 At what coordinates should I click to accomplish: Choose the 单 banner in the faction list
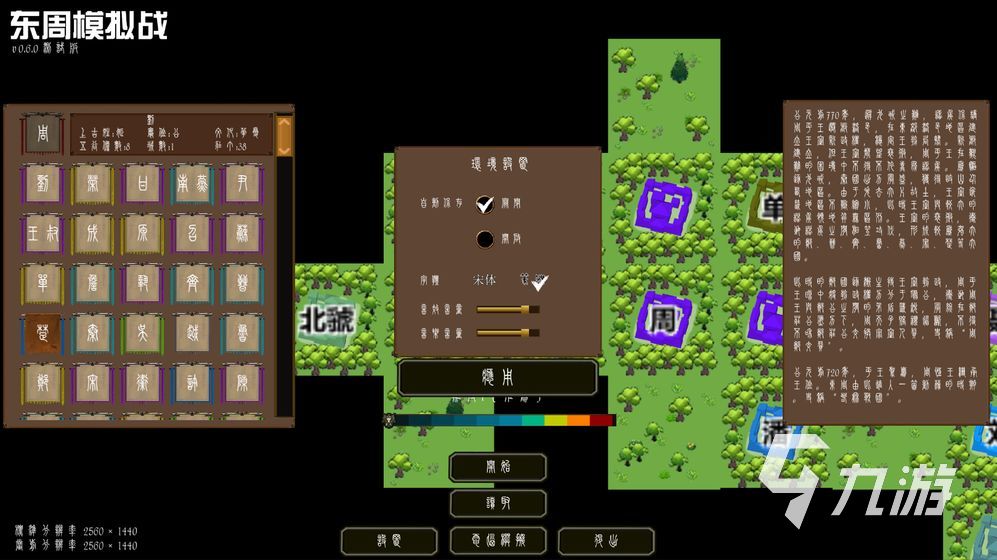(42, 284)
